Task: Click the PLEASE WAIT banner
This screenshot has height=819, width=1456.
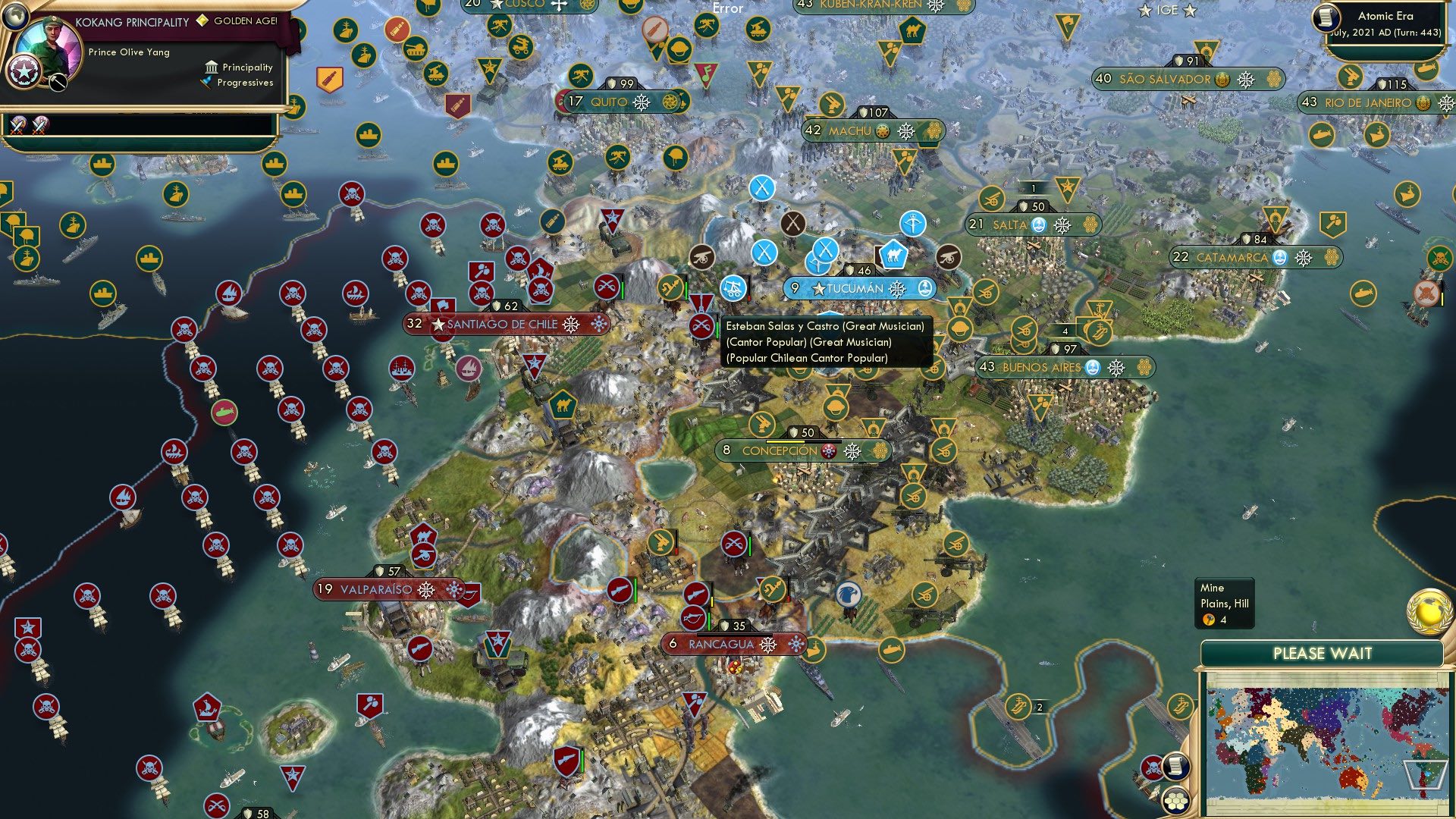Action: tap(1324, 651)
